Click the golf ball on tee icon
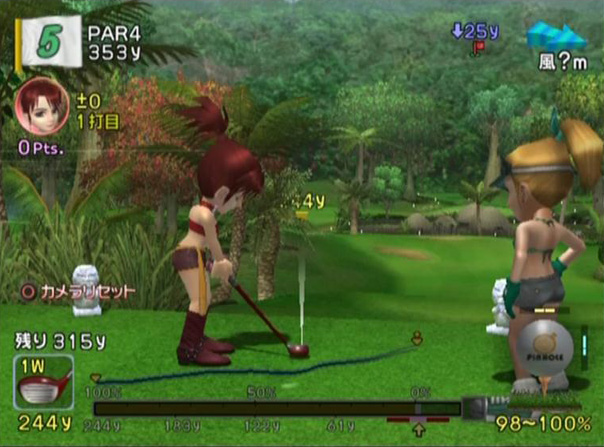The image size is (604, 447). pos(550,357)
